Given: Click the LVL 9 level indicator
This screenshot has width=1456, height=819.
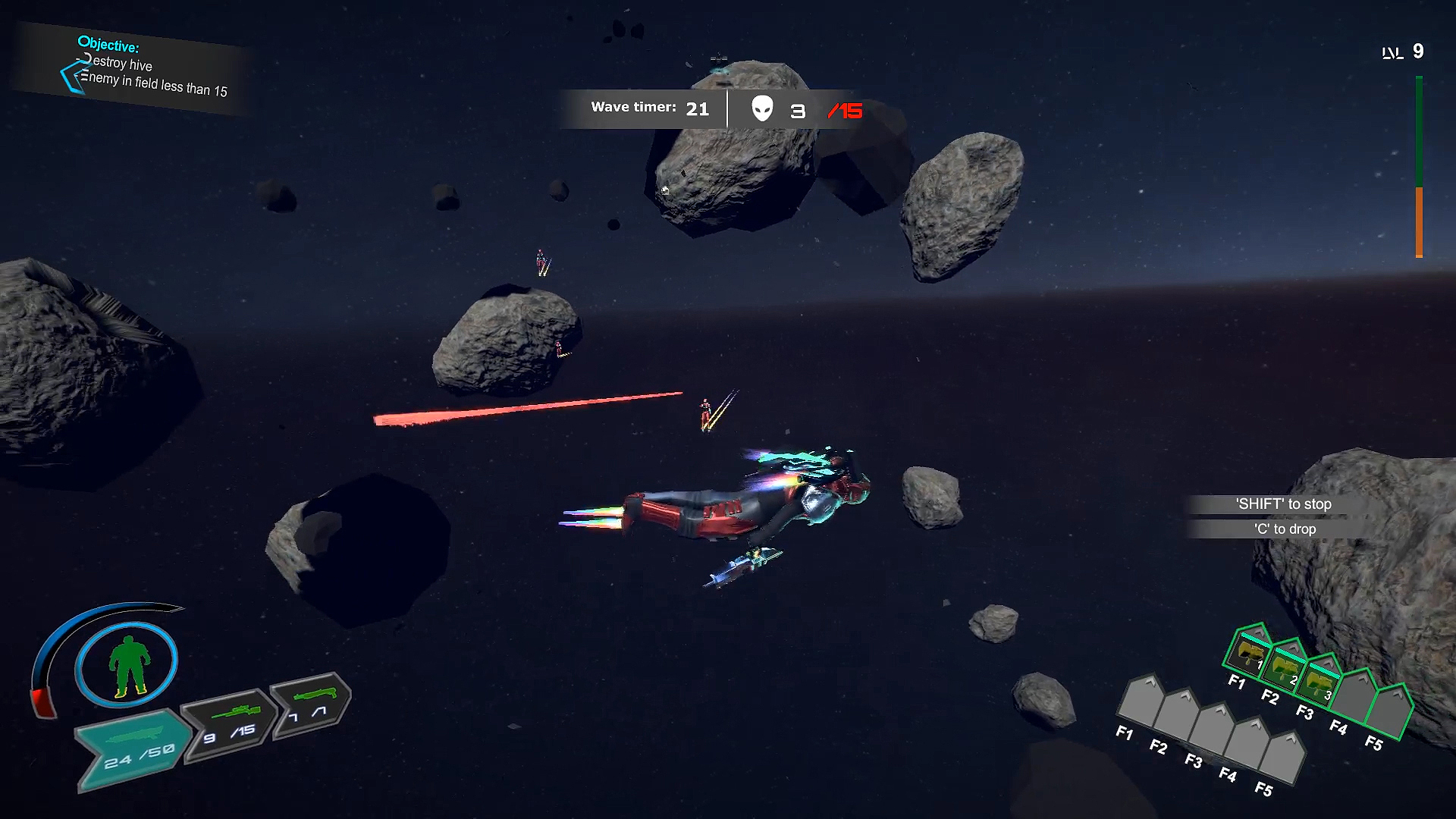Looking at the screenshot, I should tap(1403, 52).
